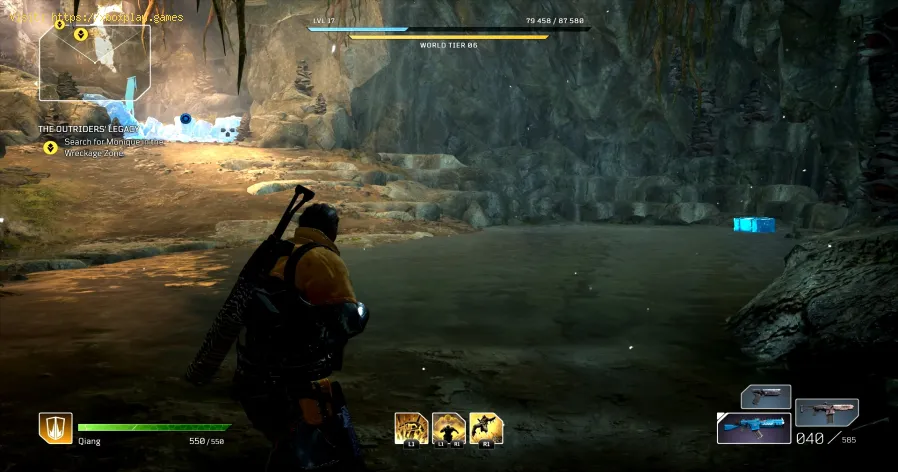Activate the first skill icon labeled L1
This screenshot has height=472, width=898.
coord(410,428)
